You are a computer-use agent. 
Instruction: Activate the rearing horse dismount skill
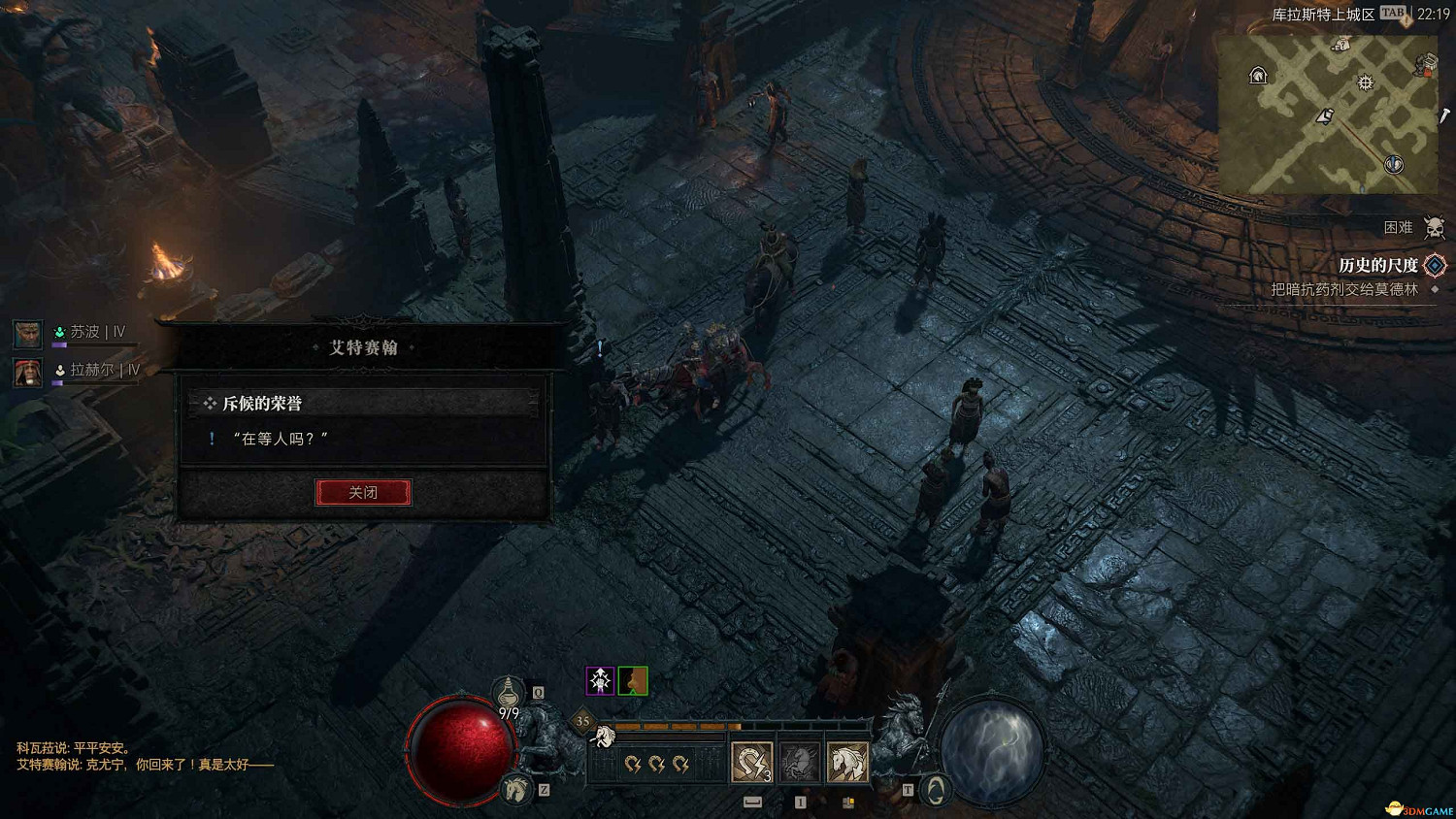pos(800,763)
